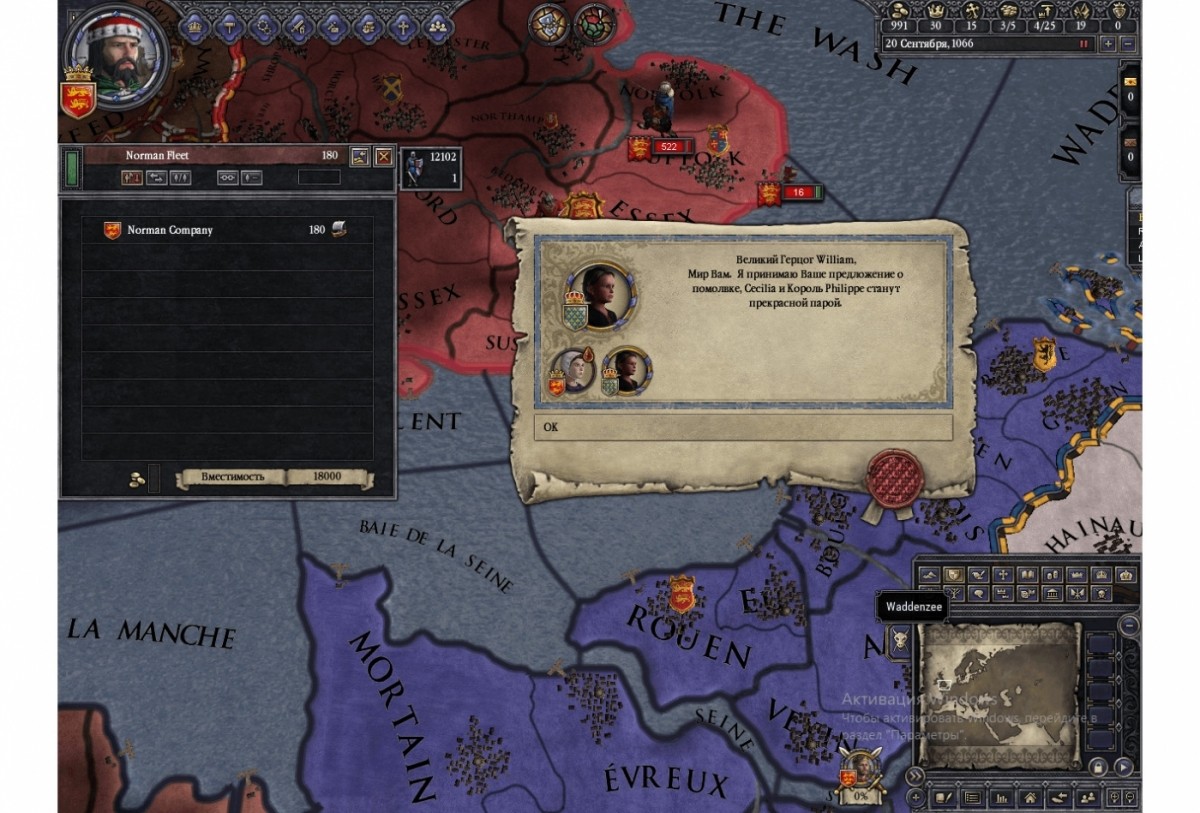Decrease game speed with the minus button
Viewport: 1200px width, 813px height.
(x=1127, y=44)
